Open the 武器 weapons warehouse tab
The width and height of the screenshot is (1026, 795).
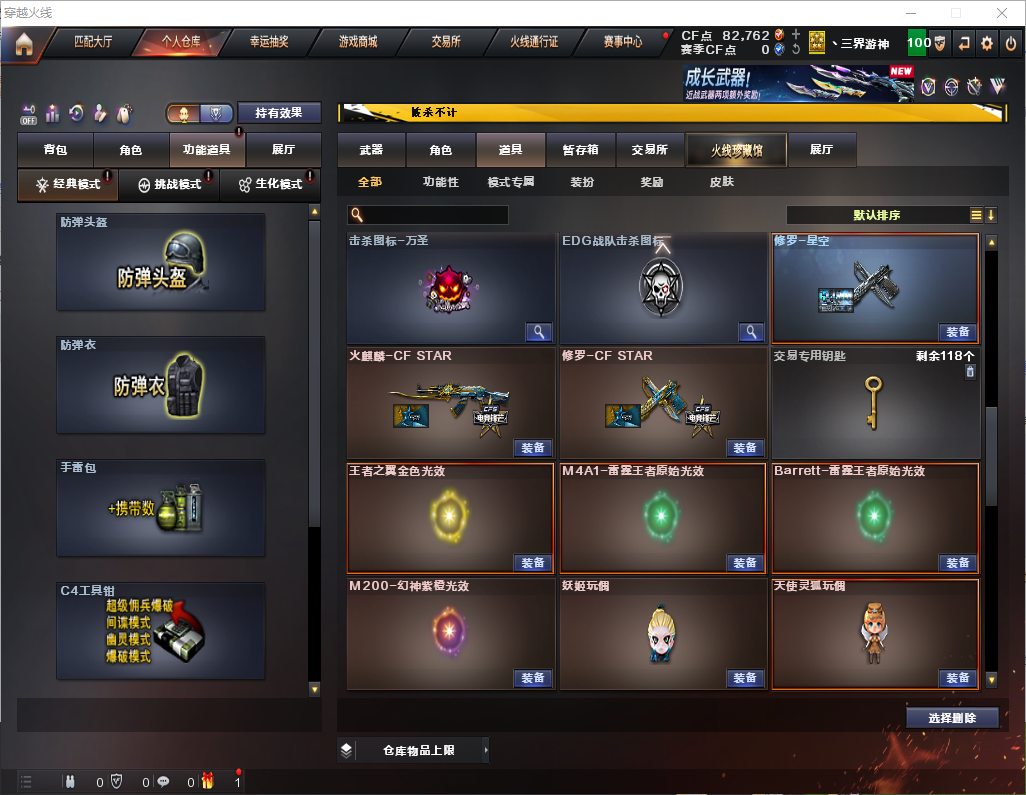point(371,150)
